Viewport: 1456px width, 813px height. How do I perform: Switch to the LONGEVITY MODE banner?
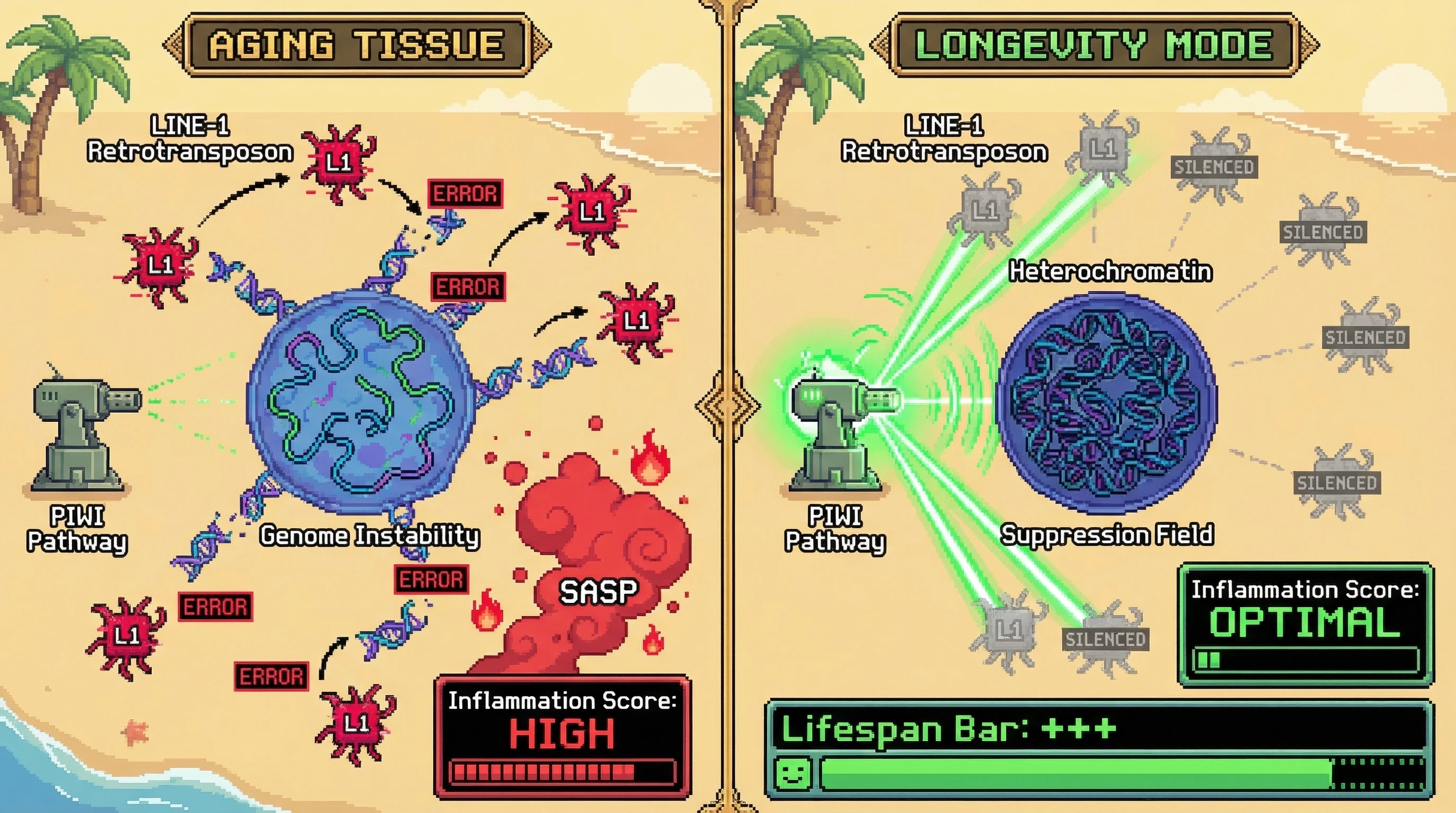pyautogui.click(x=1094, y=44)
